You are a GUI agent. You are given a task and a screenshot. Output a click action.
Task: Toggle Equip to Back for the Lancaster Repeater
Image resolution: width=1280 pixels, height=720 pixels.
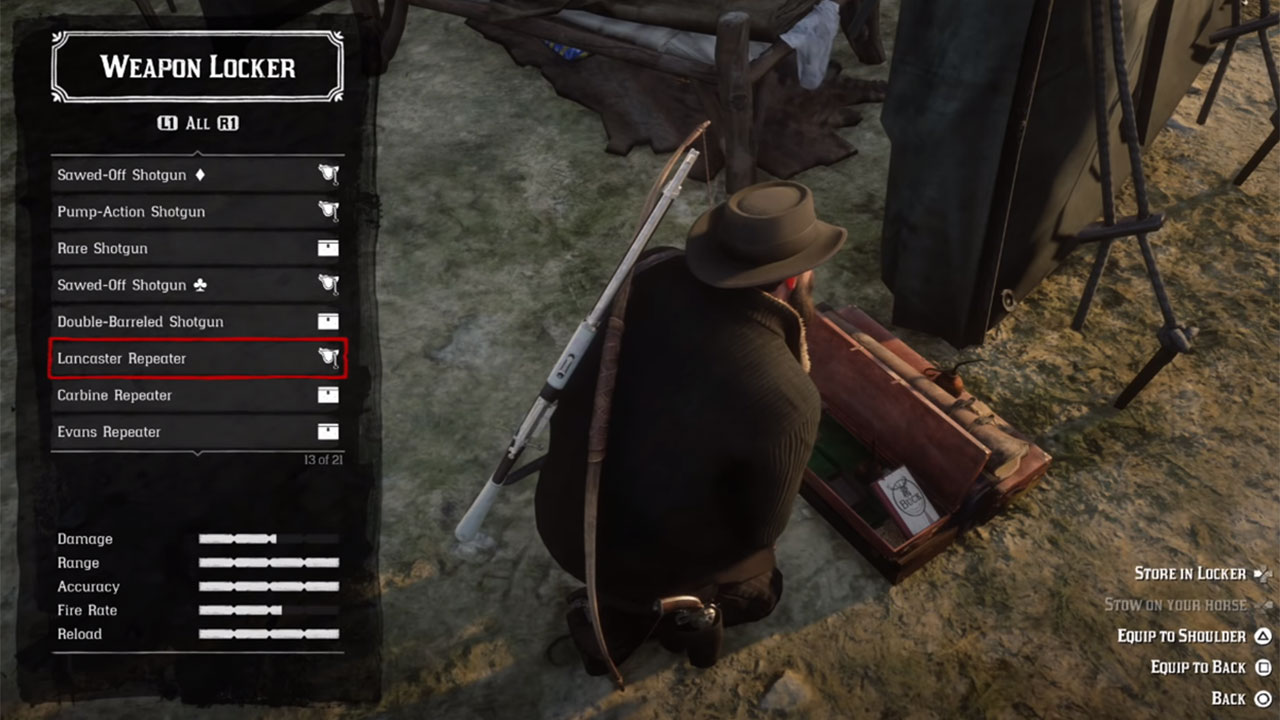tap(1198, 667)
